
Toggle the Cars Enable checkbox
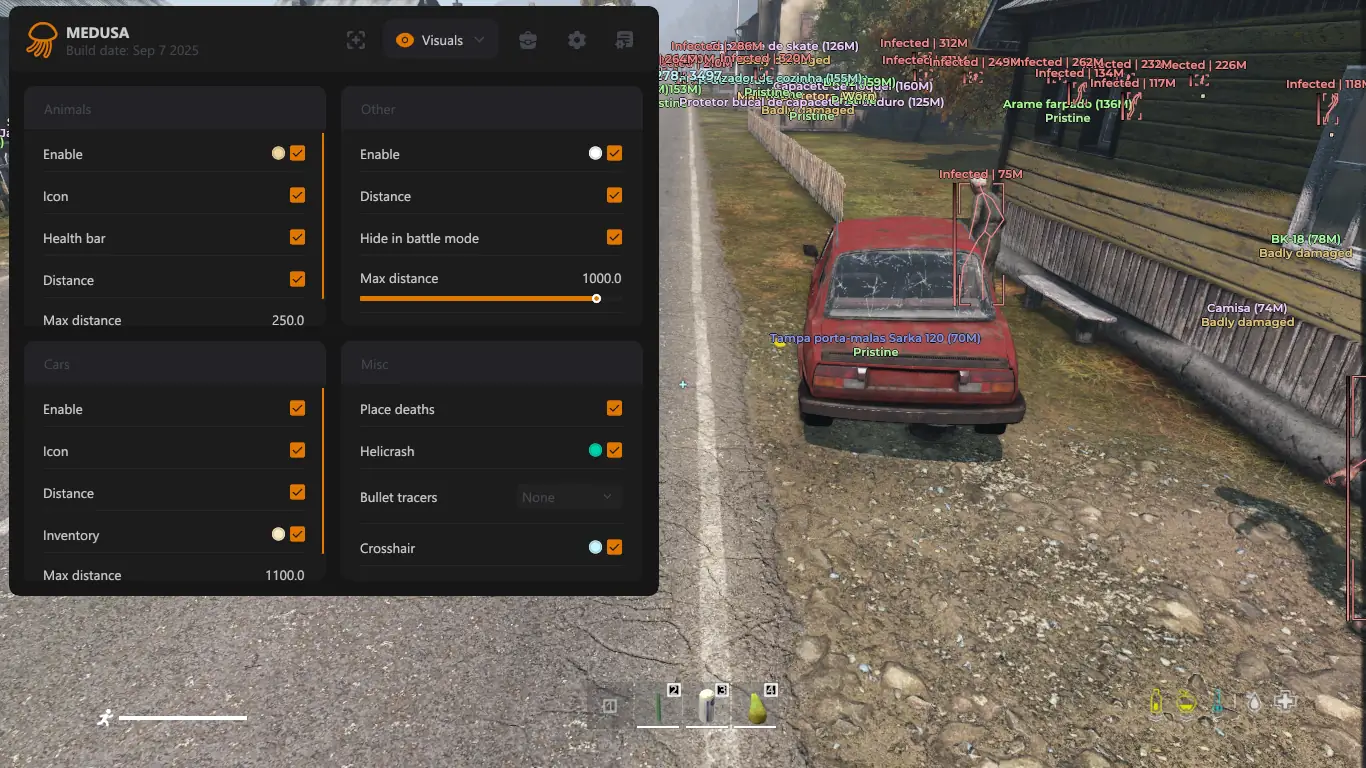pyautogui.click(x=297, y=408)
